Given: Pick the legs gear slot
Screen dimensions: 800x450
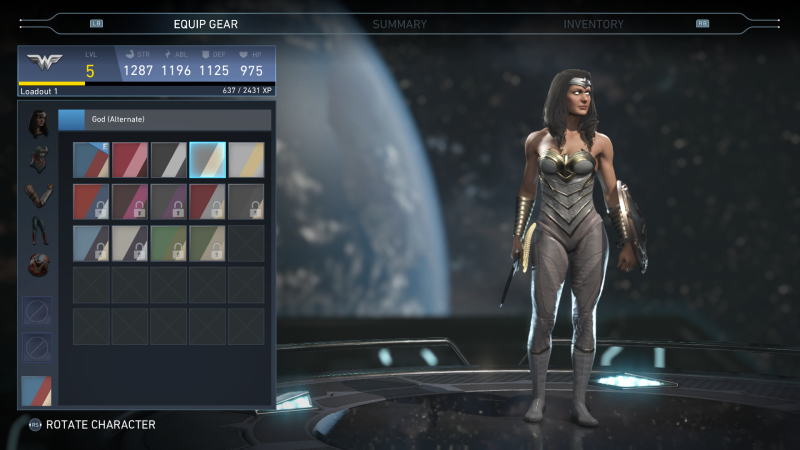Looking at the screenshot, I should point(39,232).
